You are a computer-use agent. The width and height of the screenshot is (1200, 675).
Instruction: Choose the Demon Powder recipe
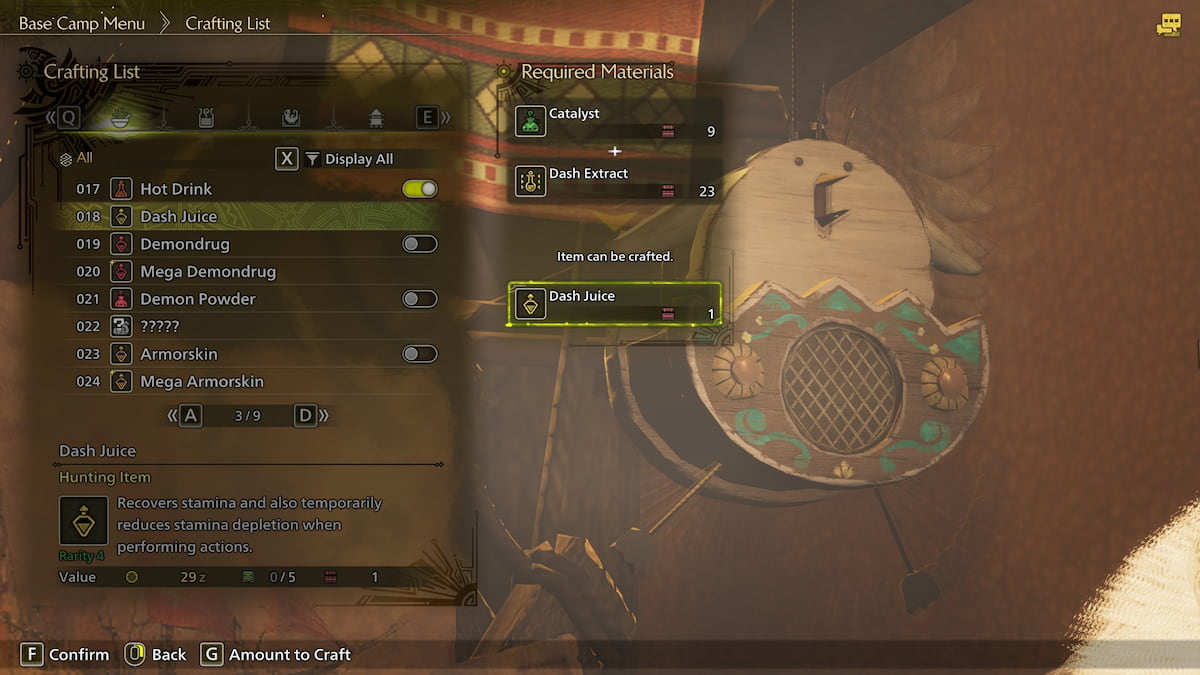(197, 299)
